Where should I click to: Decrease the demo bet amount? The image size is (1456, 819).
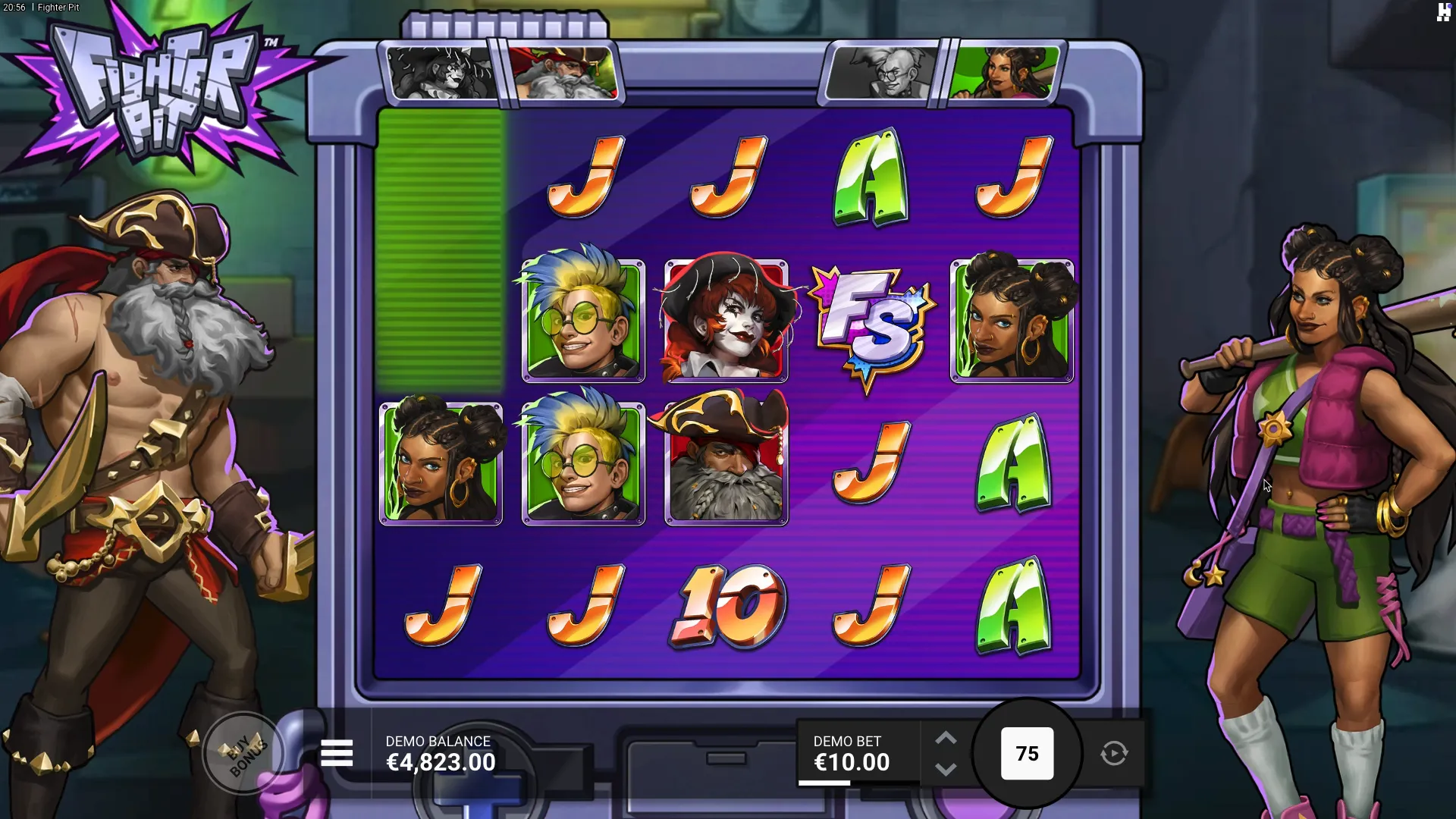[945, 770]
